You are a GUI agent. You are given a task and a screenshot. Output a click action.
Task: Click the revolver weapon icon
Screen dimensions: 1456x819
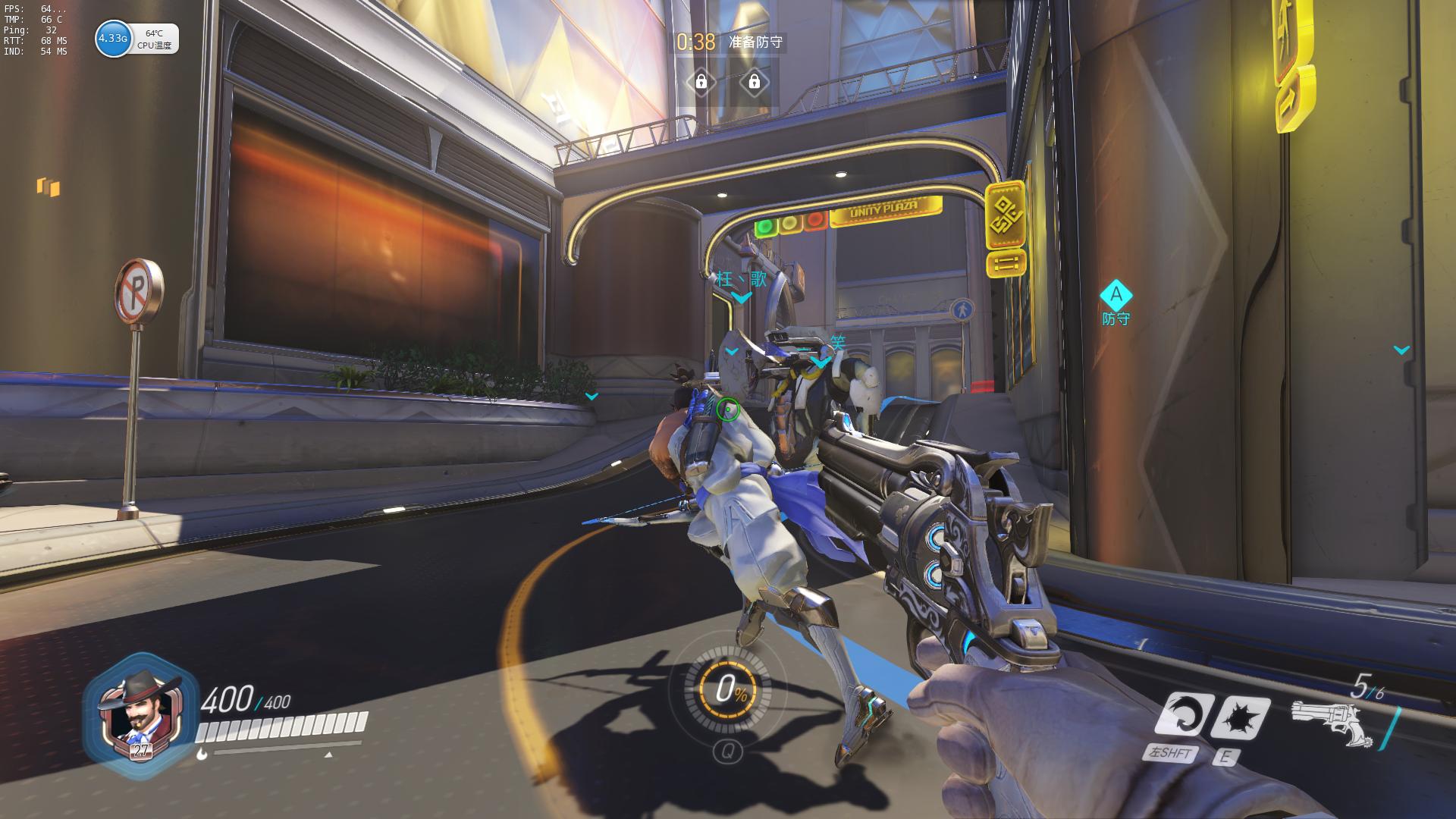[x=1333, y=723]
